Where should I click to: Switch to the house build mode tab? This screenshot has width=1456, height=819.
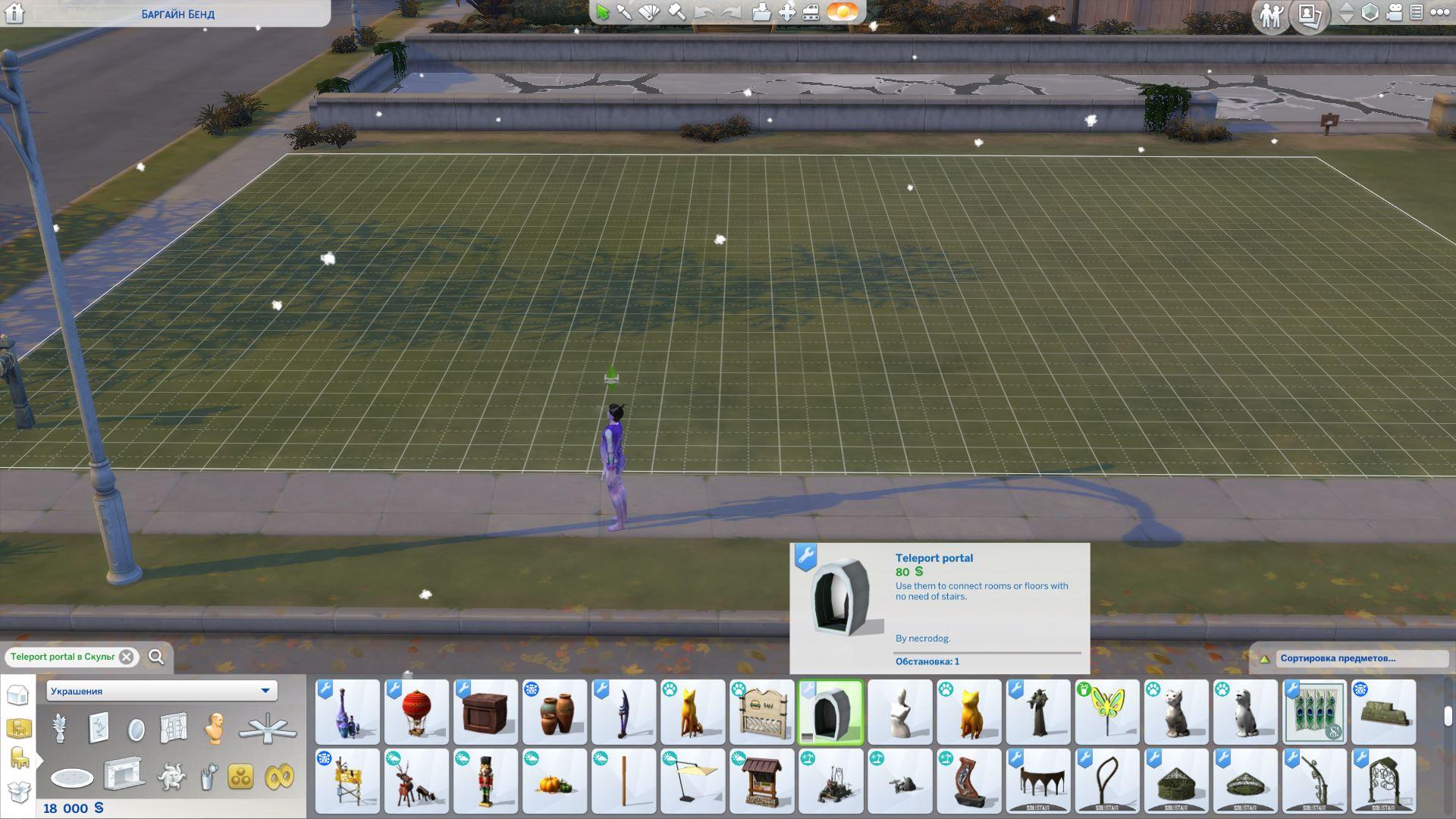pyautogui.click(x=17, y=695)
